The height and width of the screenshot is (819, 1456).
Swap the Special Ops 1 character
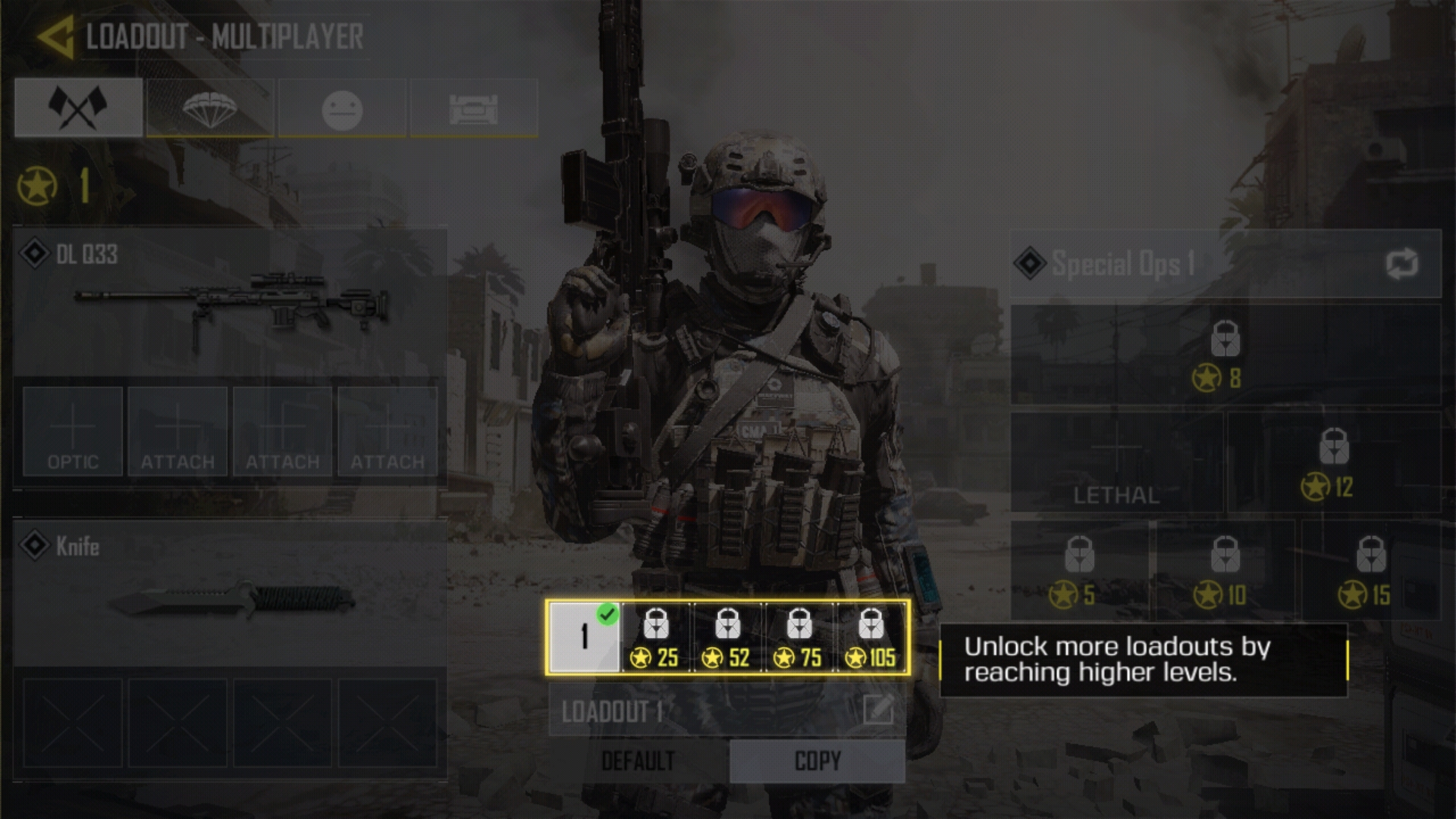1401,264
